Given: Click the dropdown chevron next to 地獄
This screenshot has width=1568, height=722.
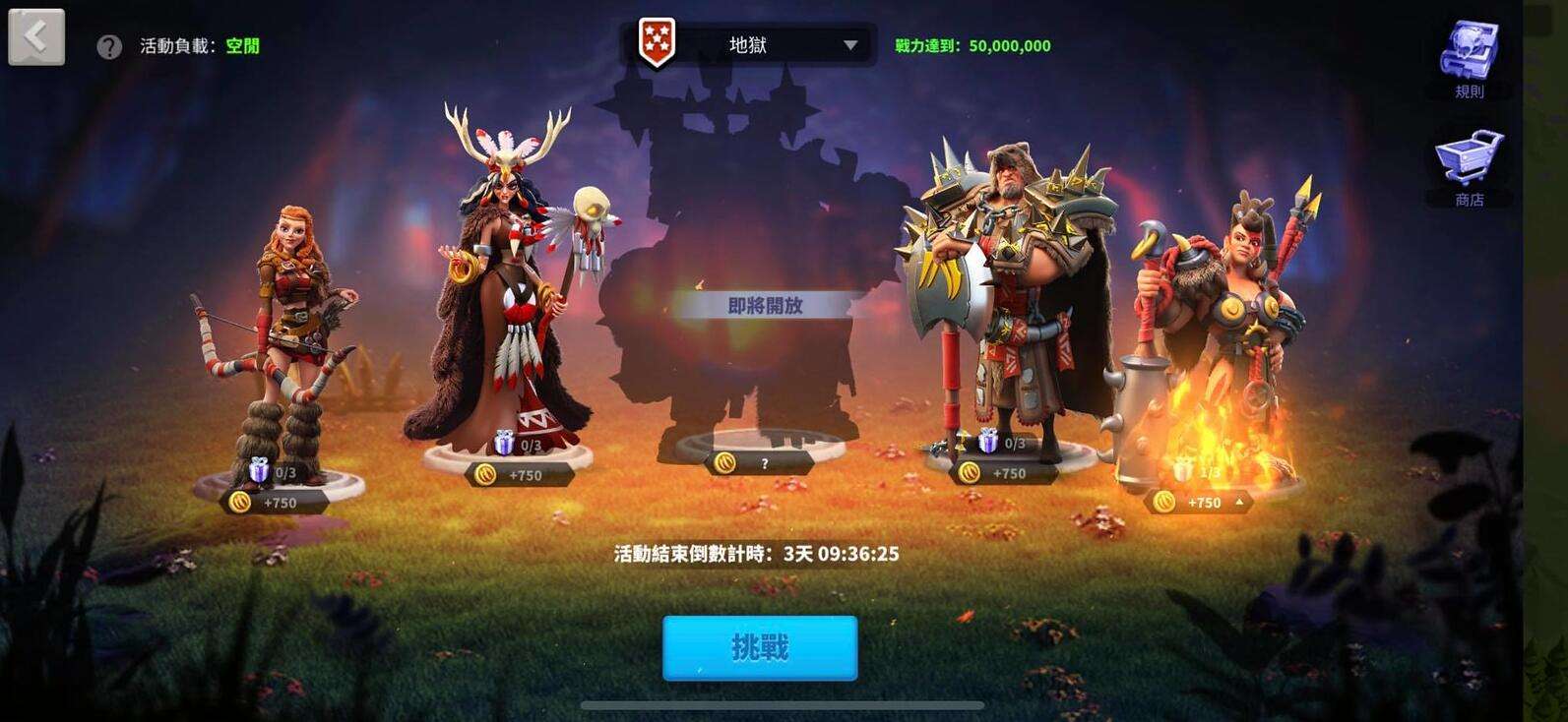Looking at the screenshot, I should pyautogui.click(x=851, y=43).
